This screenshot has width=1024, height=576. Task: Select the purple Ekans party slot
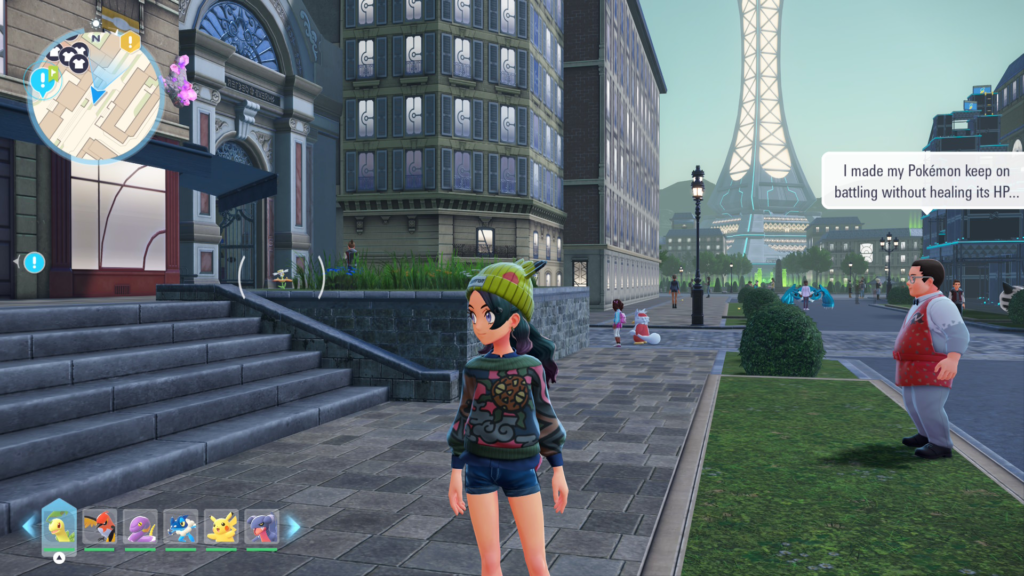tap(141, 526)
